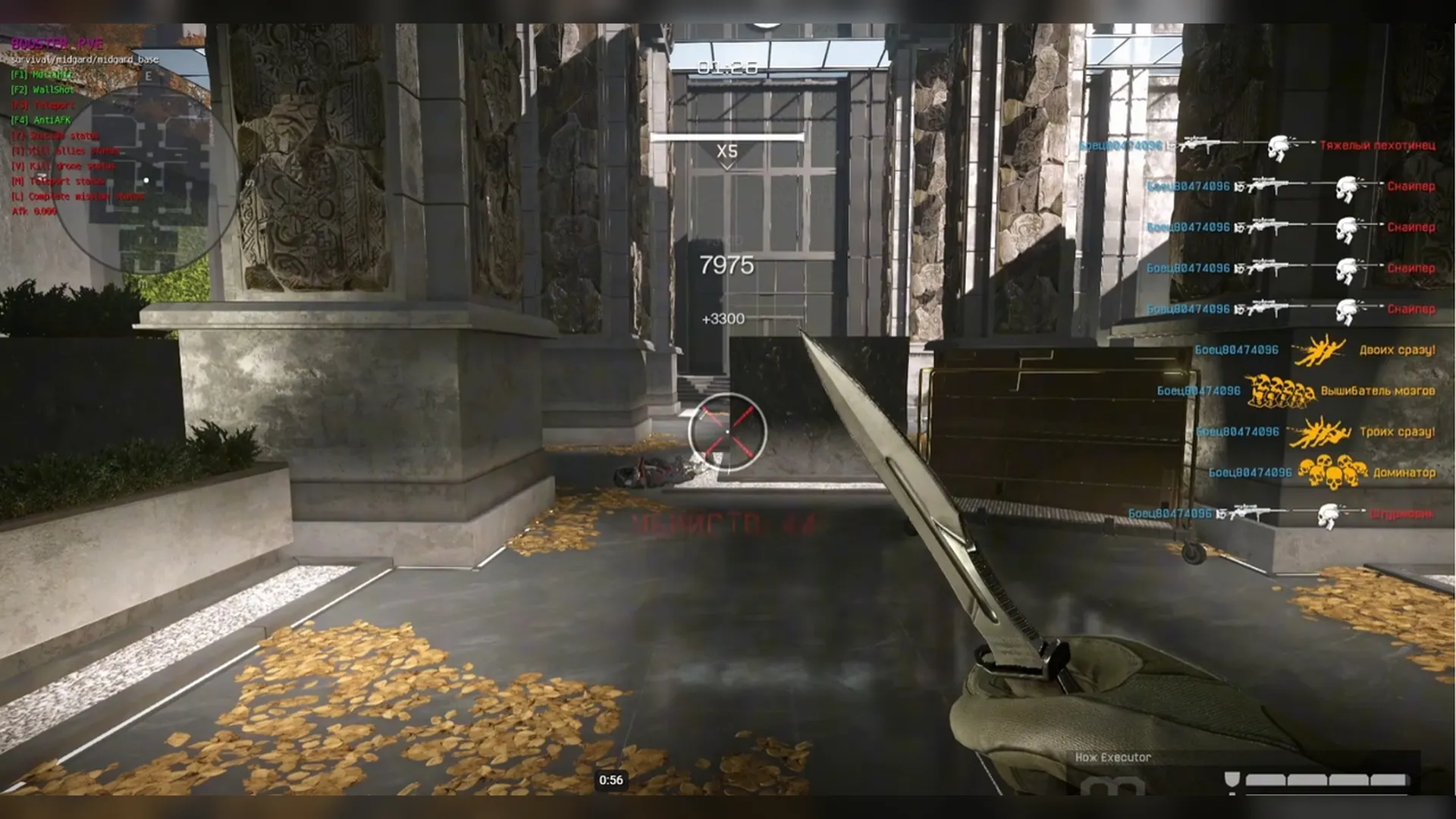Open the Complete mission status option
The image size is (1456, 819).
[76, 196]
